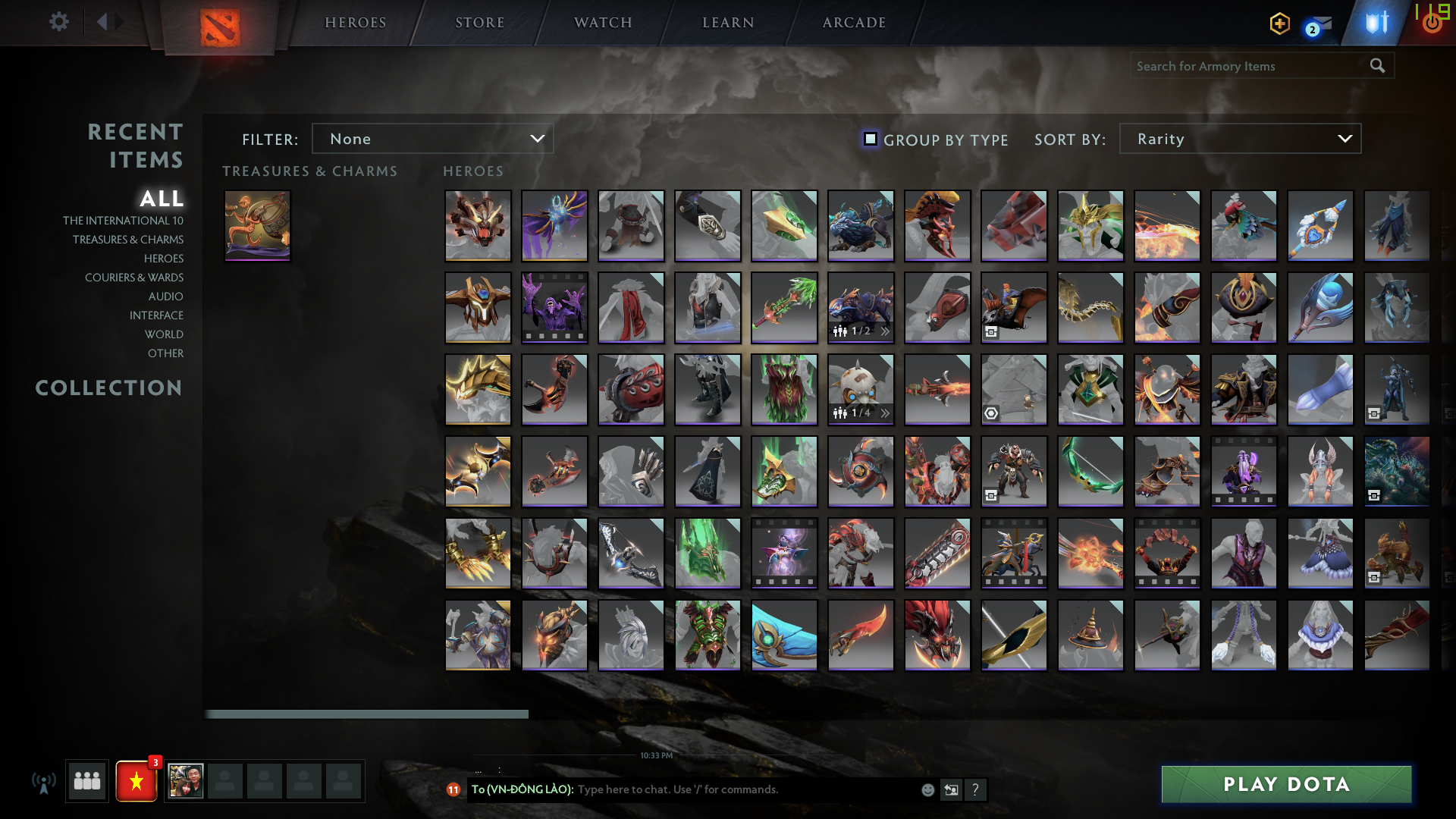Click the chat help question mark icon
1456x819 pixels.
click(975, 789)
